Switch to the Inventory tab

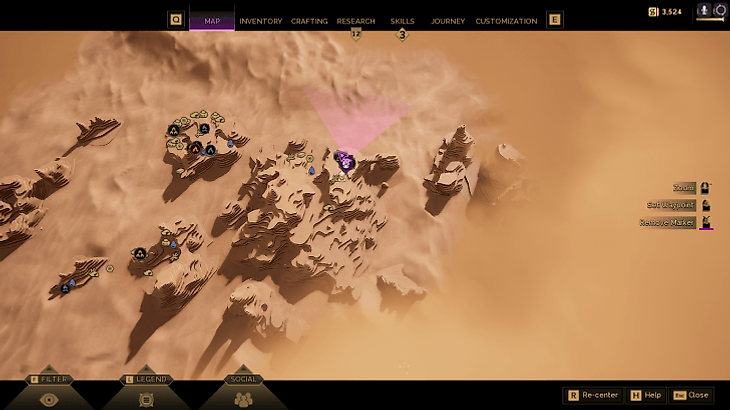click(260, 21)
